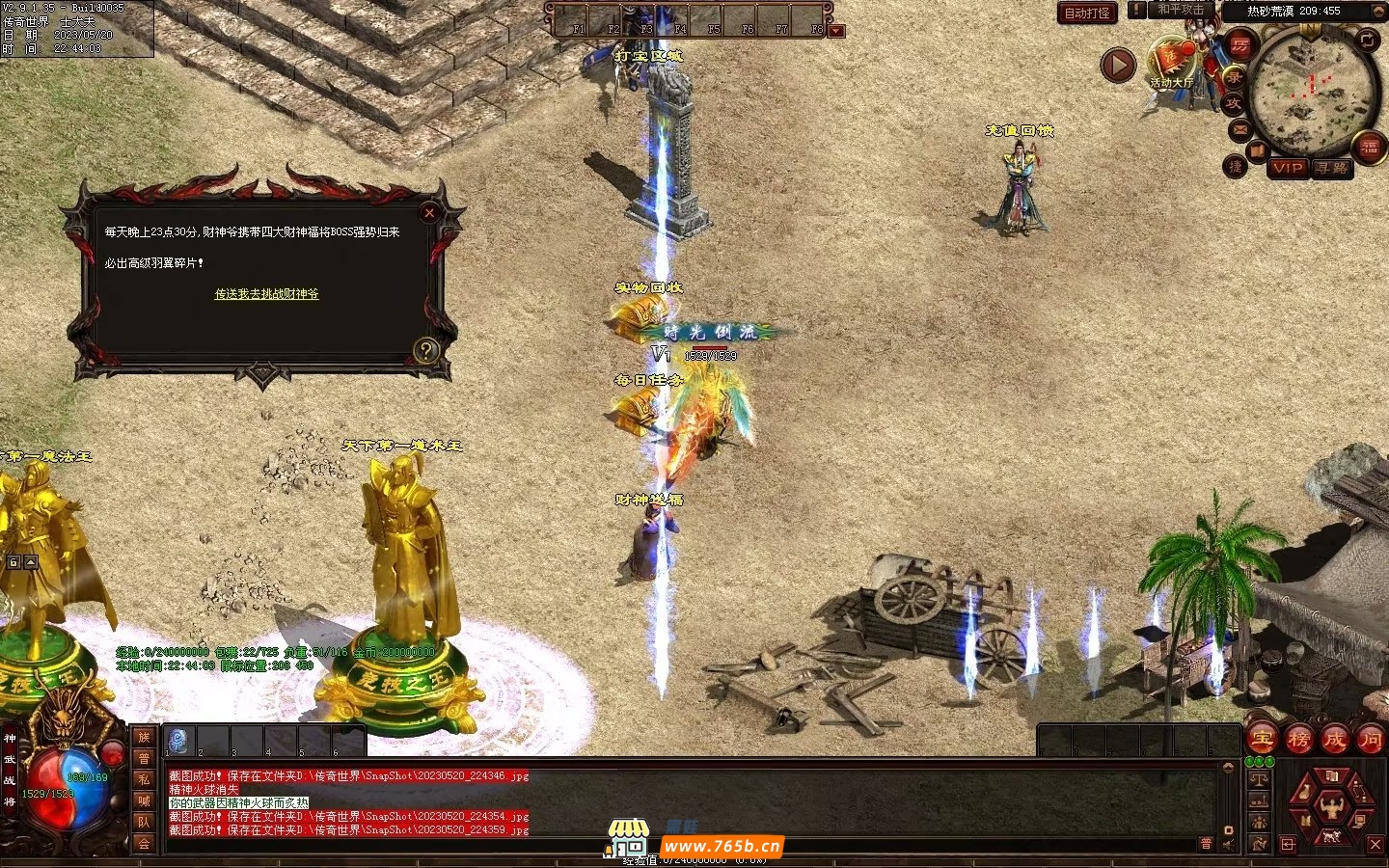Open the 福 welfare button by minimap
1389x868 pixels.
(x=1369, y=148)
